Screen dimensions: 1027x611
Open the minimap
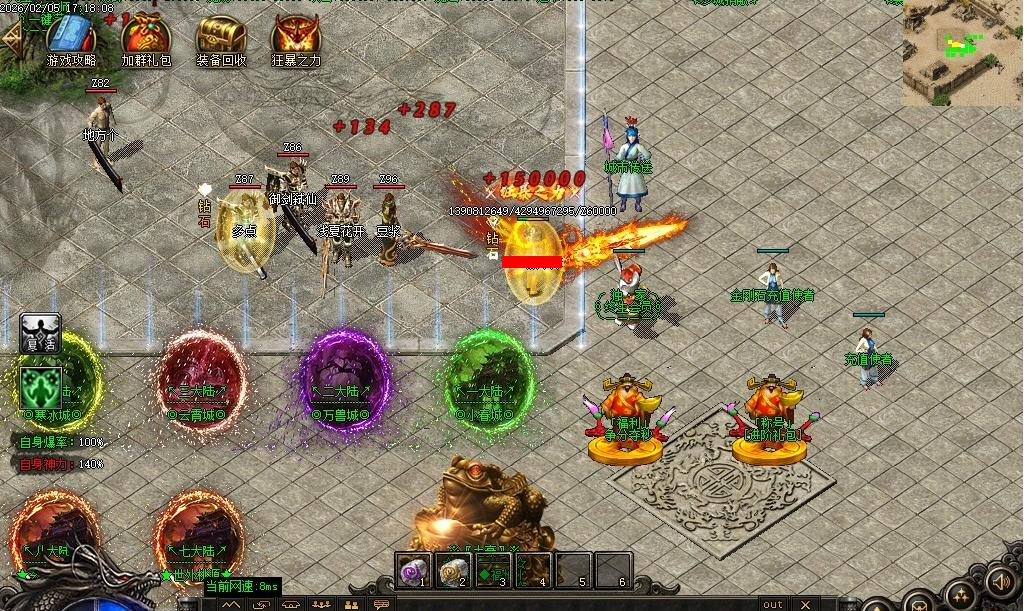click(x=963, y=52)
